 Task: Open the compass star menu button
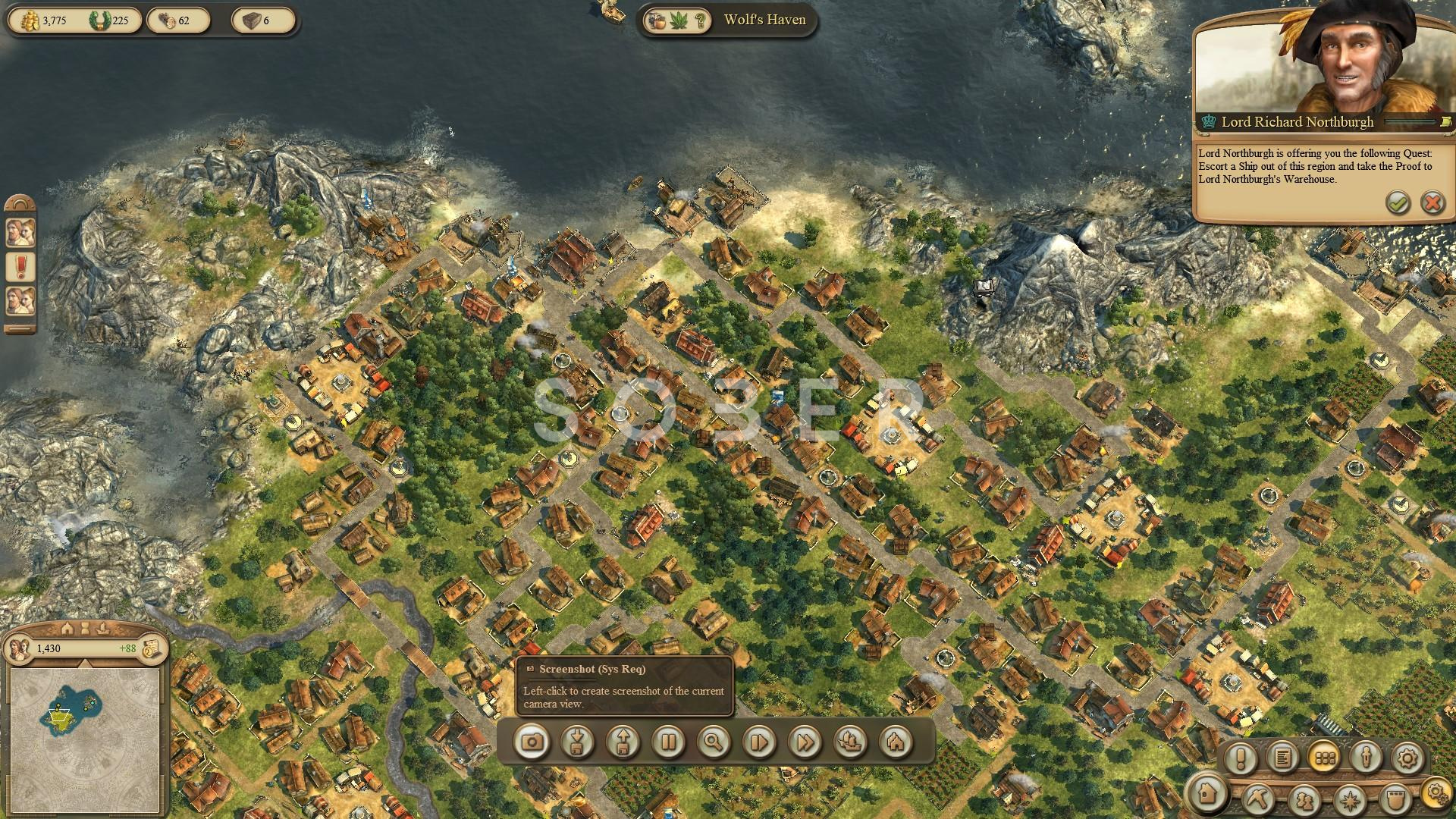point(1350,799)
